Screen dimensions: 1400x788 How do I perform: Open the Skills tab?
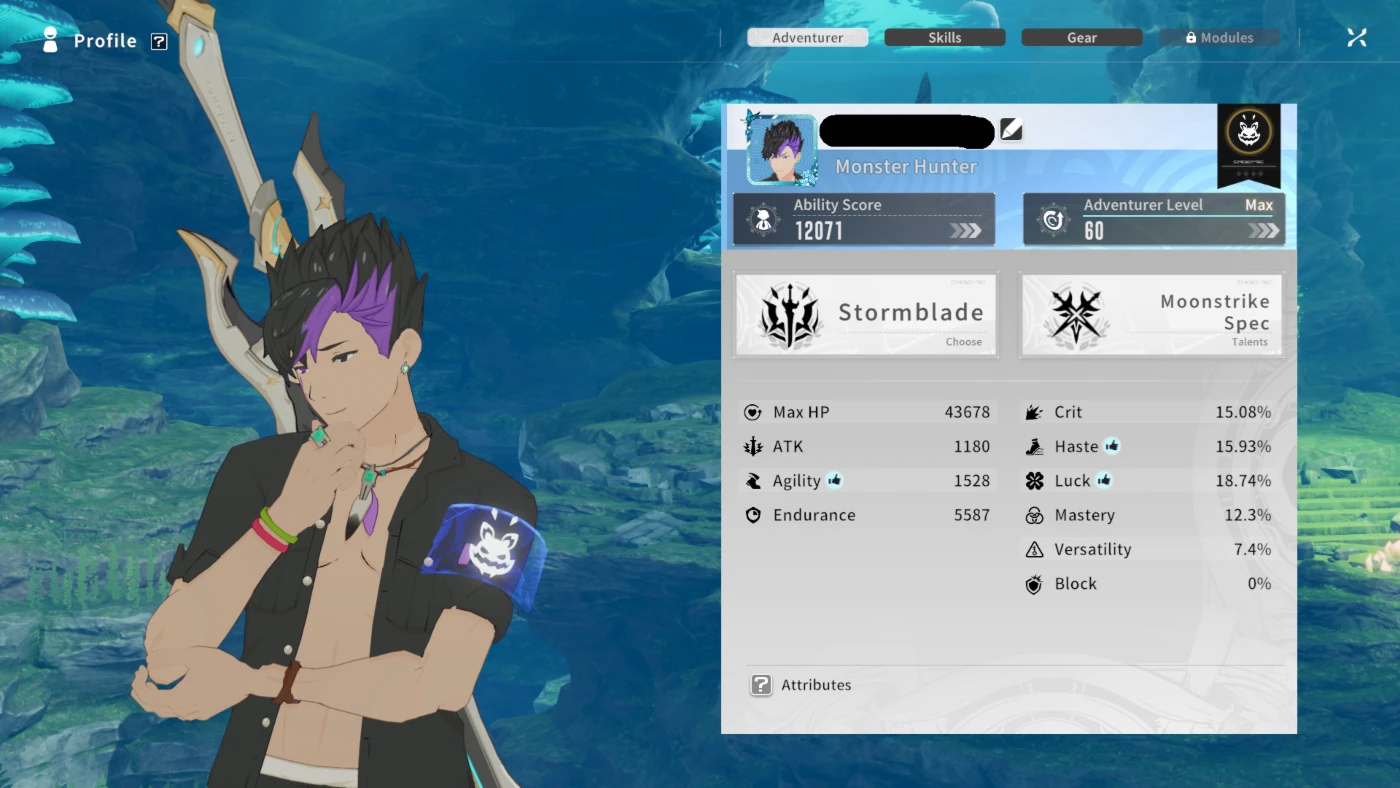point(944,38)
